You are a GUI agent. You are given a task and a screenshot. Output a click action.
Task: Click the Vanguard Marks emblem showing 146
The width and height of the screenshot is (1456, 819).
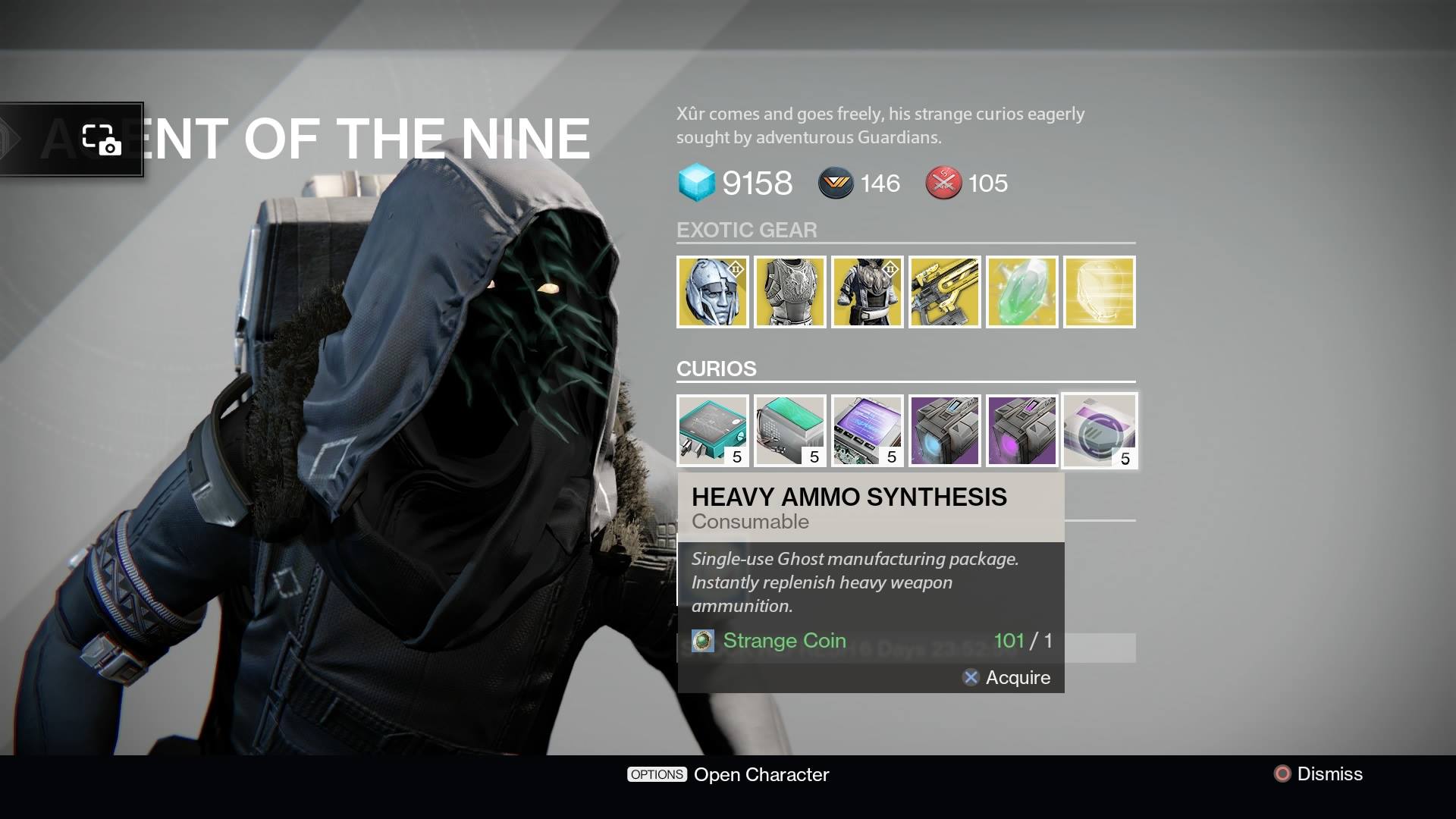[x=834, y=183]
